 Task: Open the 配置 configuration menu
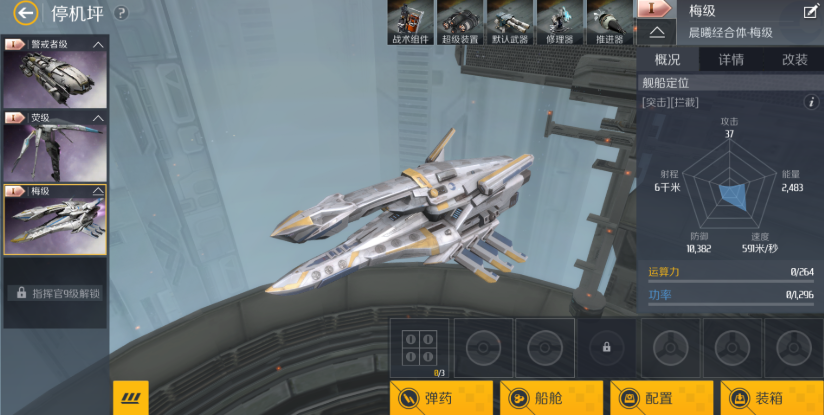pos(661,398)
